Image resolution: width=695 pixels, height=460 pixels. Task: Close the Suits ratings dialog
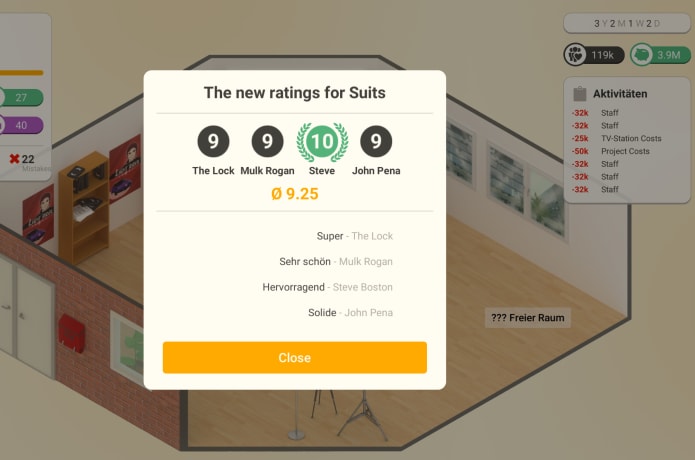click(294, 358)
